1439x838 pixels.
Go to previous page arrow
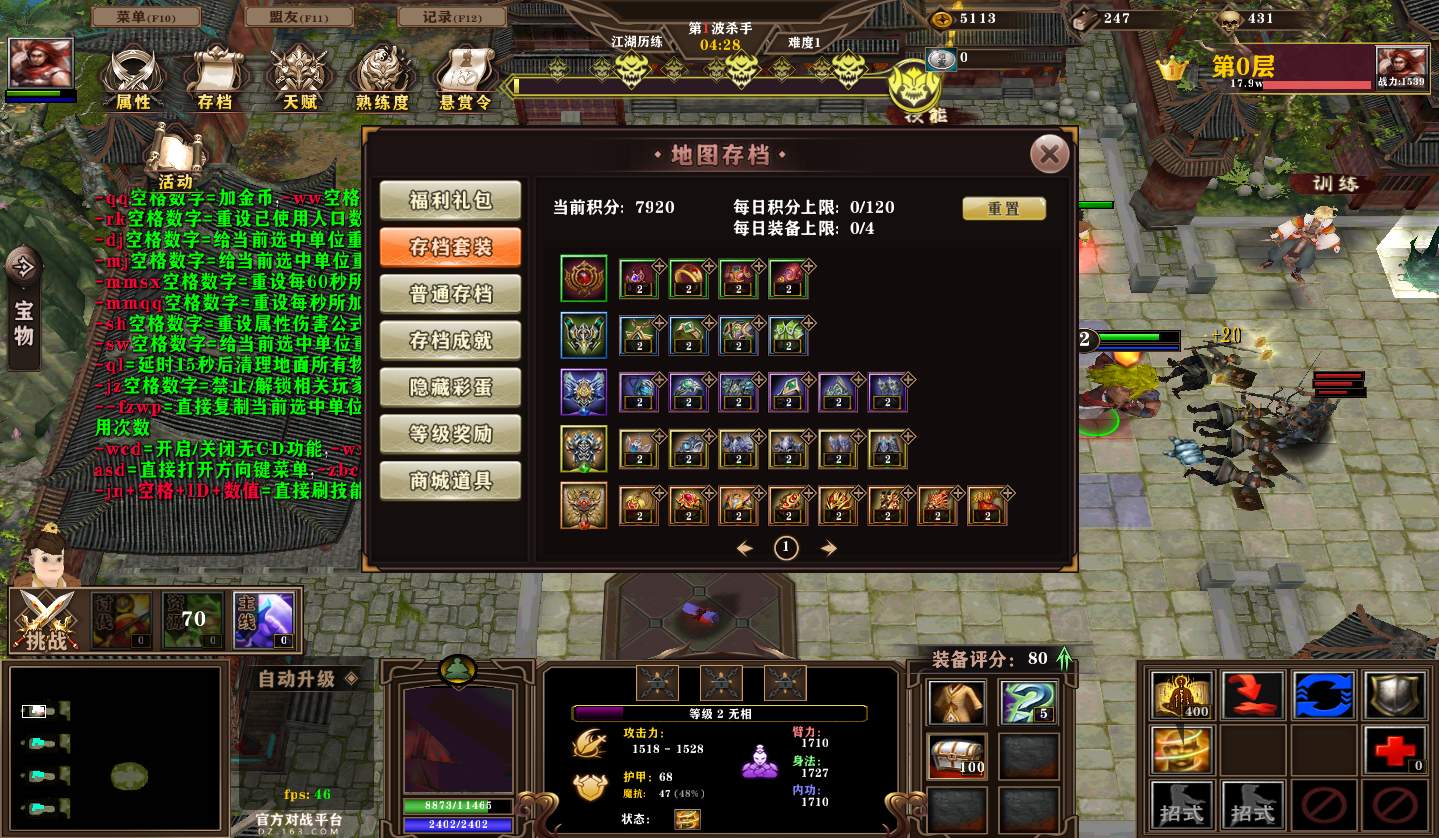[x=744, y=548]
